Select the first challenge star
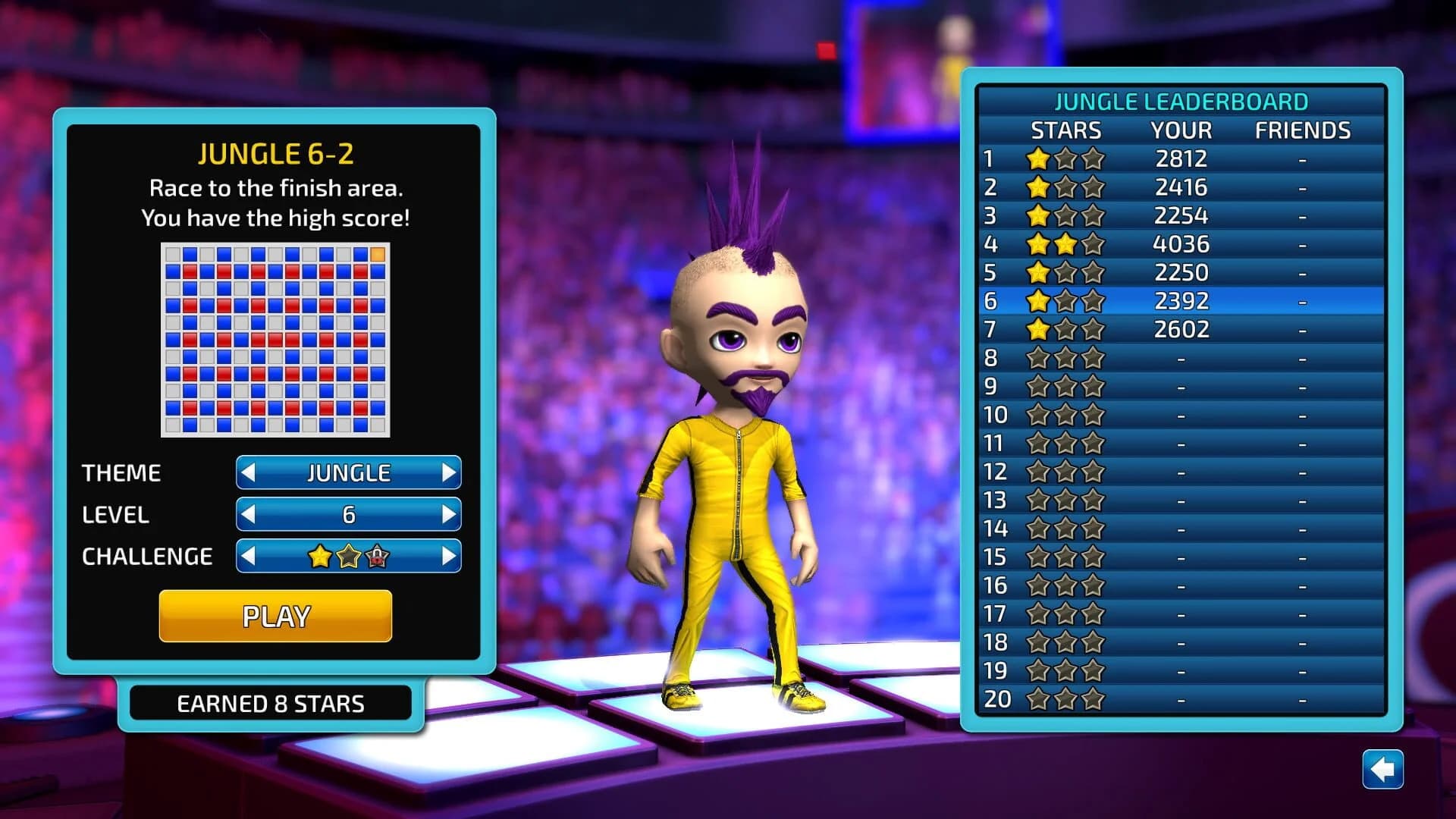 [322, 556]
